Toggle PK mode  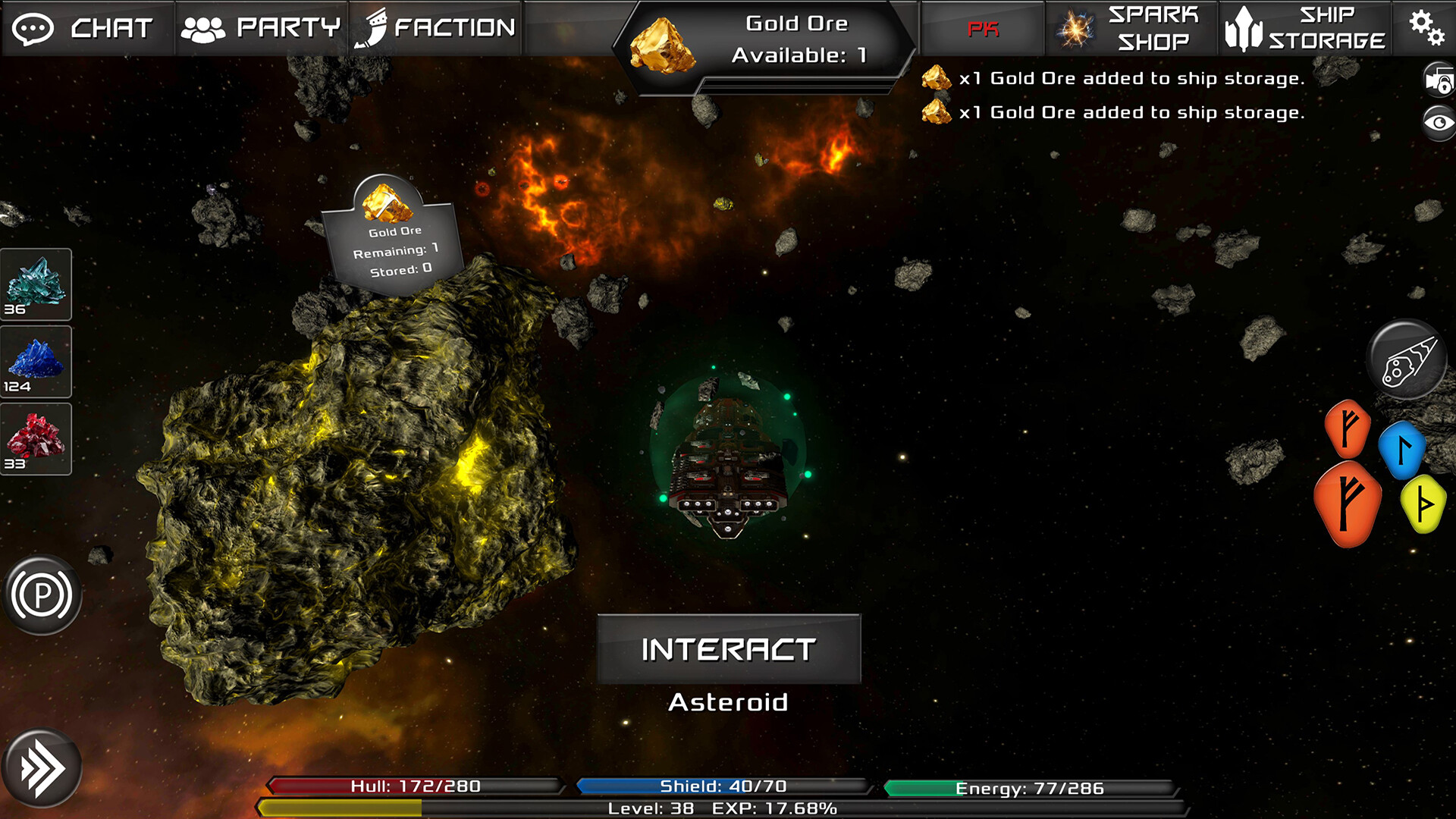point(981,29)
